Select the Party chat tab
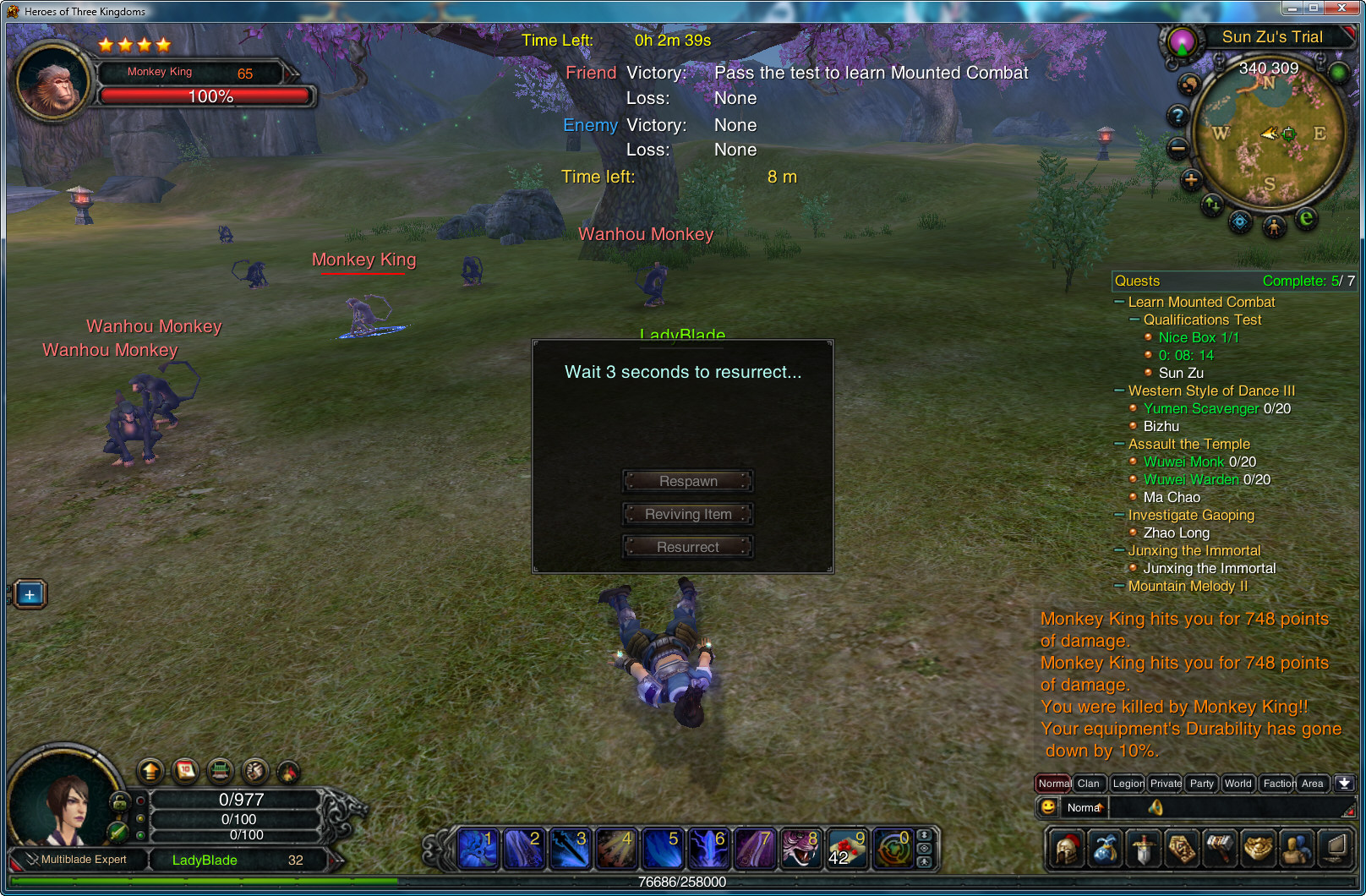The height and width of the screenshot is (896, 1366). coord(1201,784)
